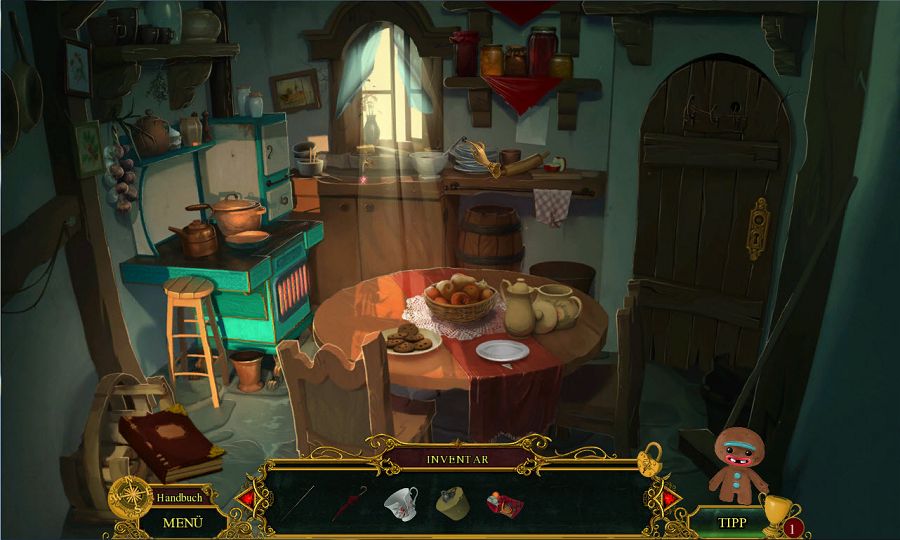Toggle the golden inventory padlock

650,460
